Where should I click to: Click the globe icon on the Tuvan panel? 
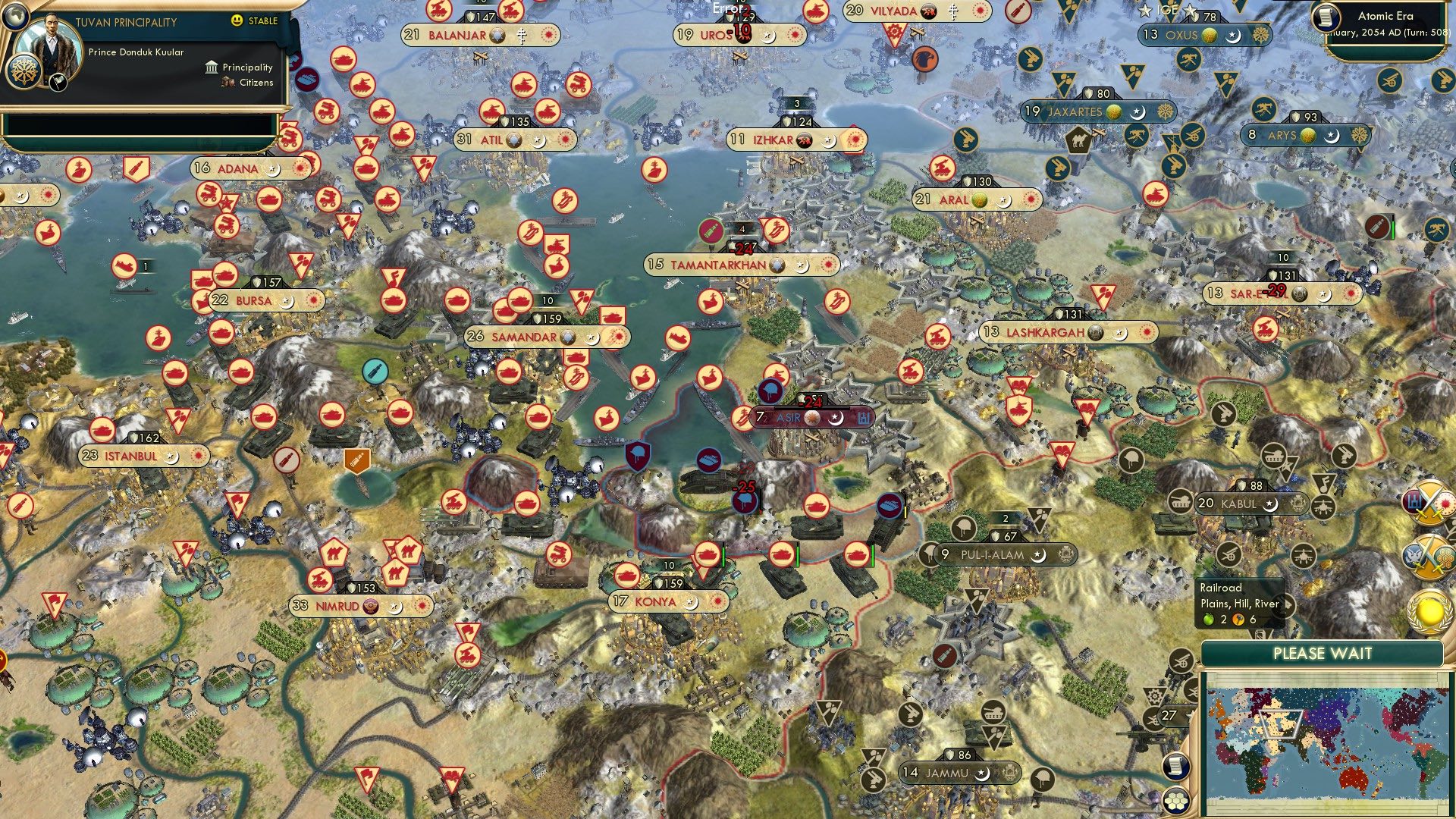click(x=15, y=17)
